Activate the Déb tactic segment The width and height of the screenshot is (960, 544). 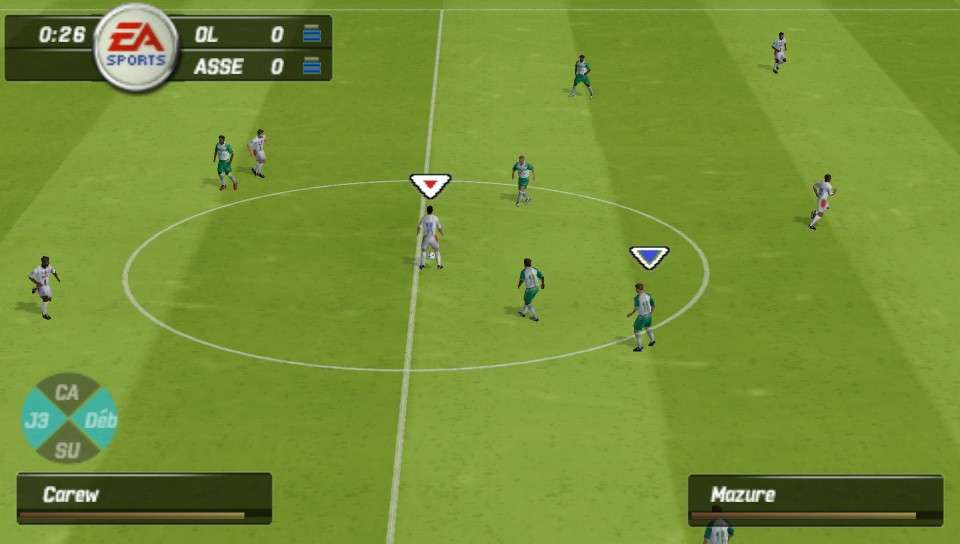tap(100, 420)
